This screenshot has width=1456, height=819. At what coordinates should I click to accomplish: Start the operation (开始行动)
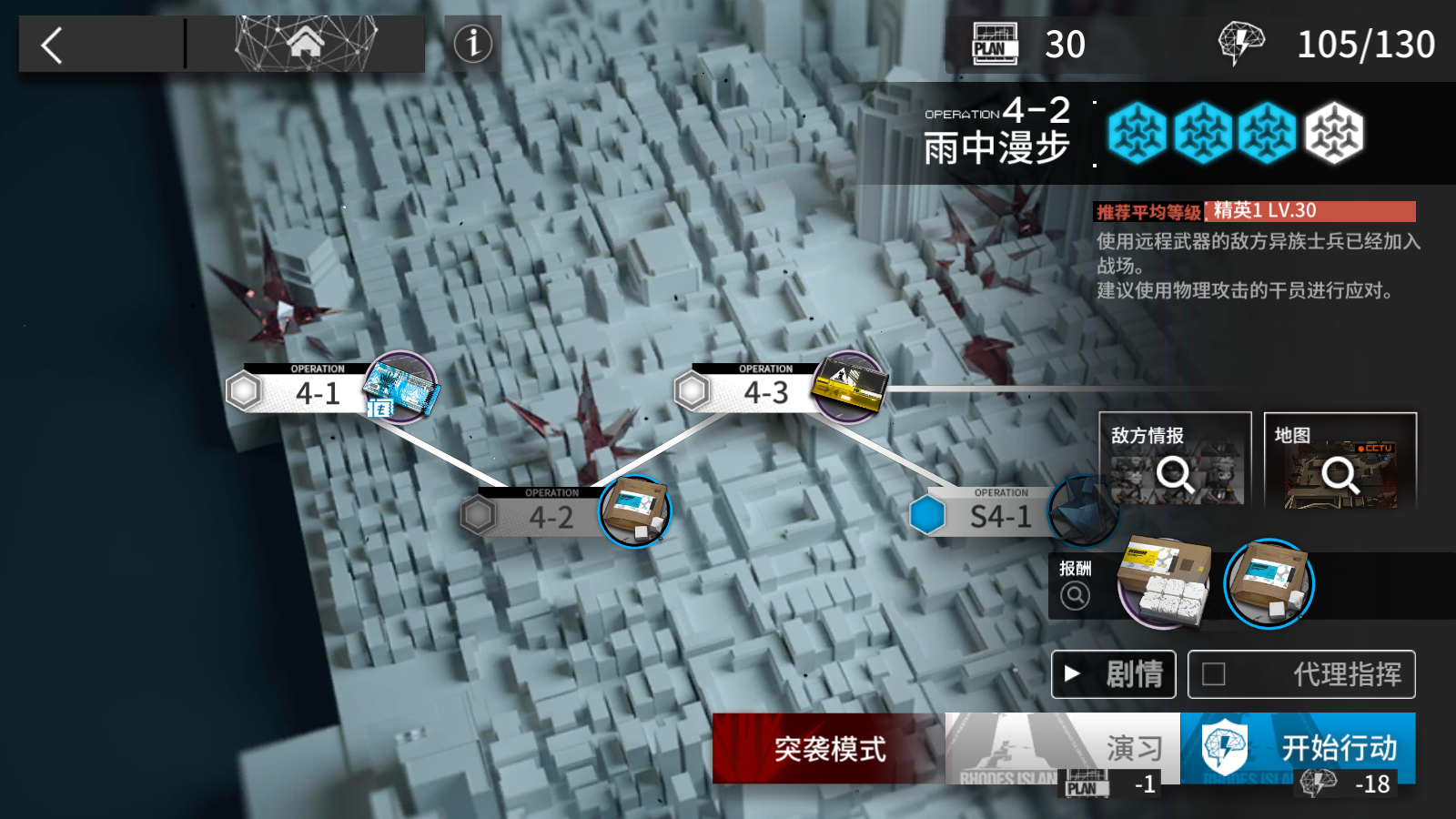click(1298, 748)
